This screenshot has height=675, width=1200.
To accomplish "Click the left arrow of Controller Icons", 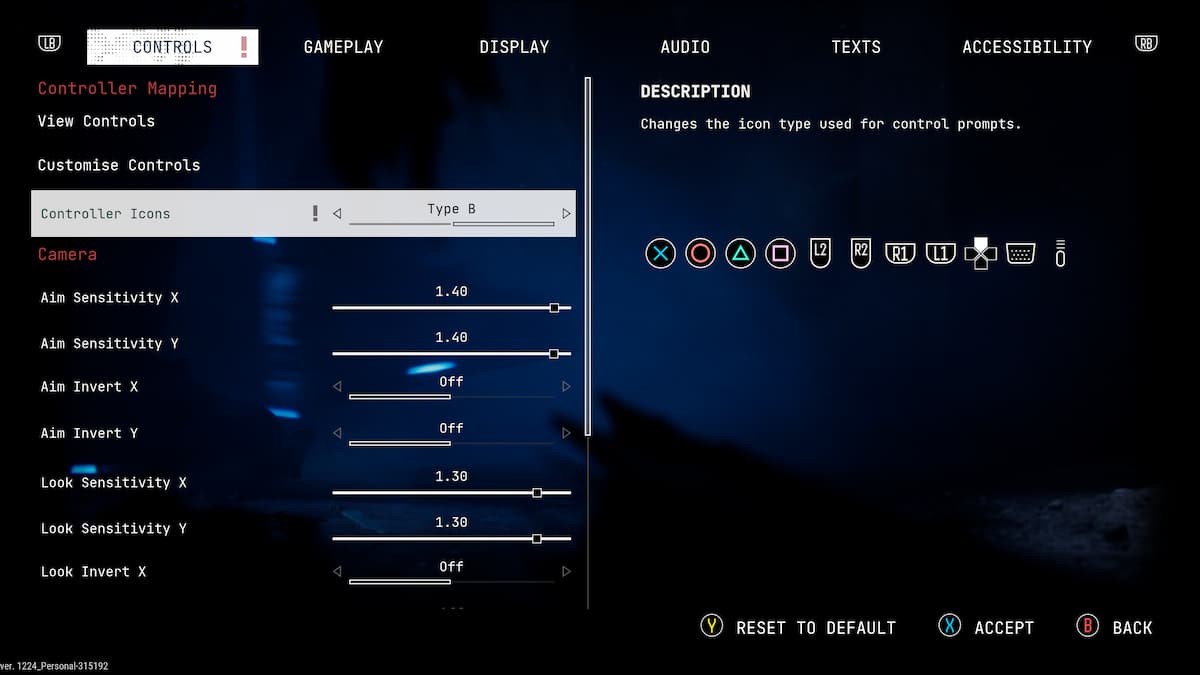I will coord(337,213).
